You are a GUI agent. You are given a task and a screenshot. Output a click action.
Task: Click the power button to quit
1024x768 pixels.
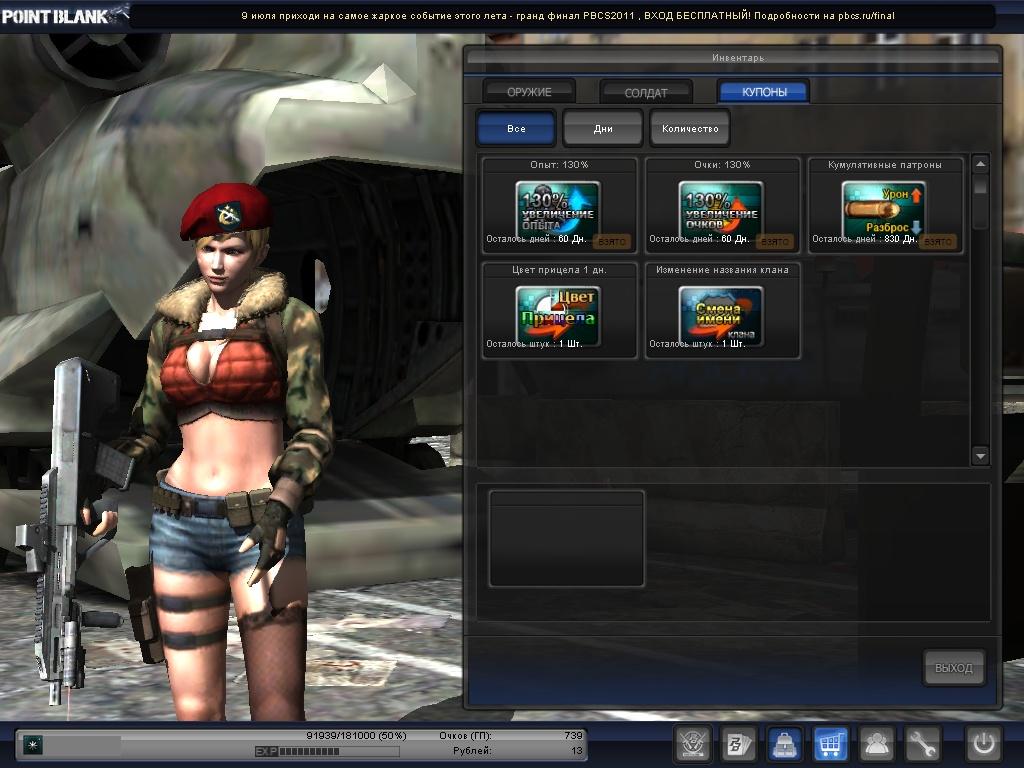[x=984, y=744]
